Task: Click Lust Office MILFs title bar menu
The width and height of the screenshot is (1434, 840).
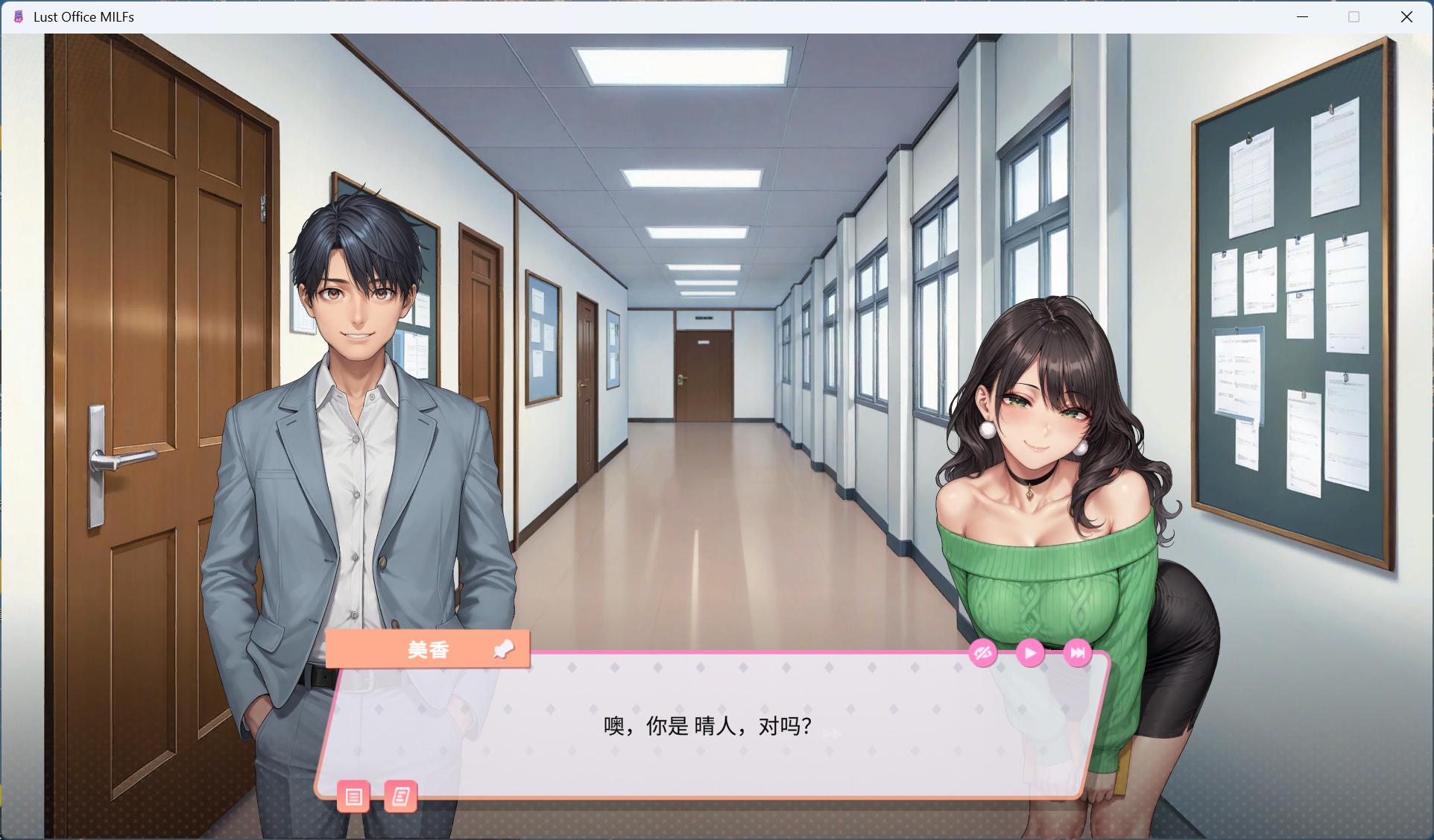Action: click(x=83, y=16)
